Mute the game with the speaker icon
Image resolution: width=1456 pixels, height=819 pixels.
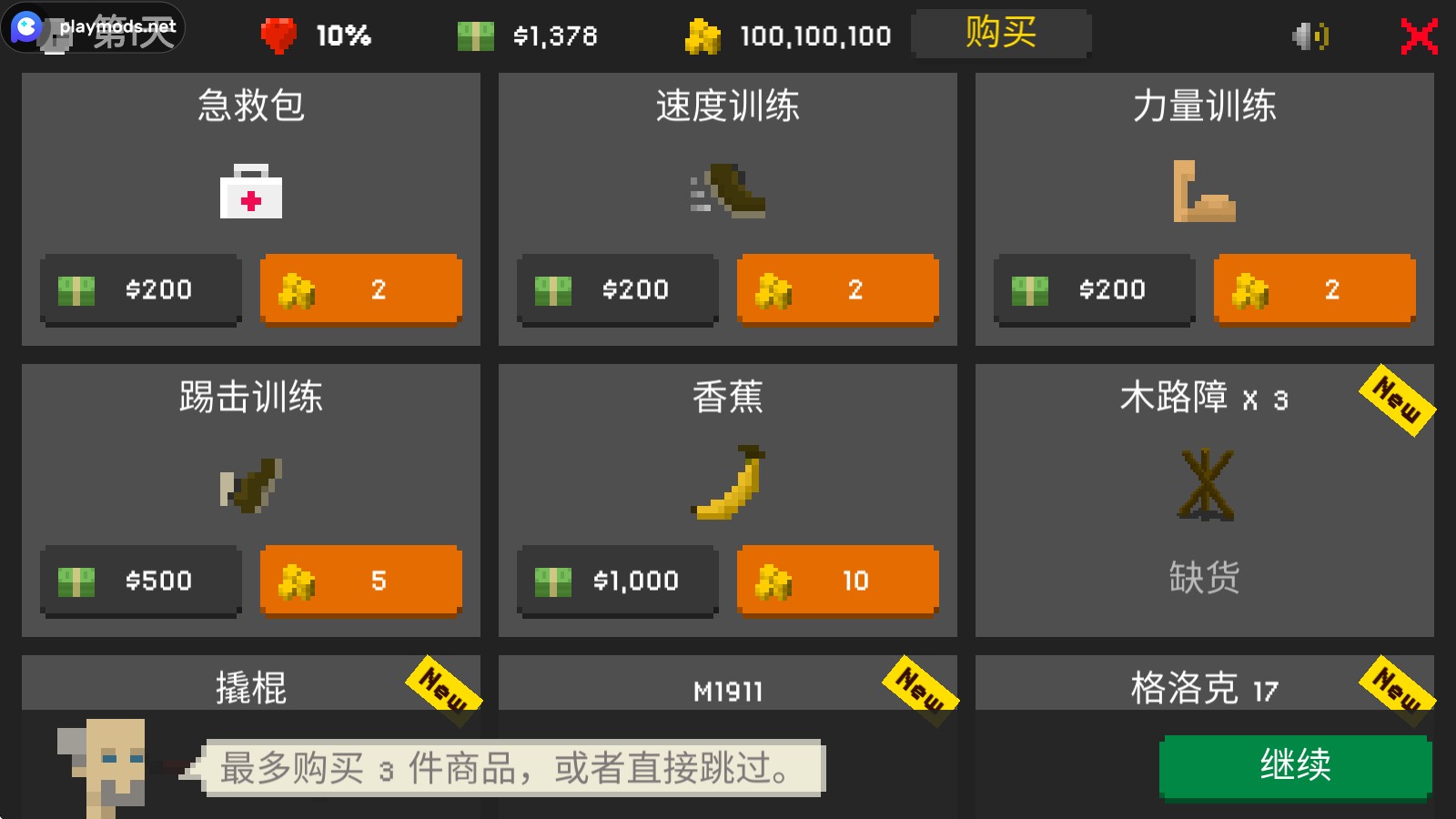point(1310,35)
